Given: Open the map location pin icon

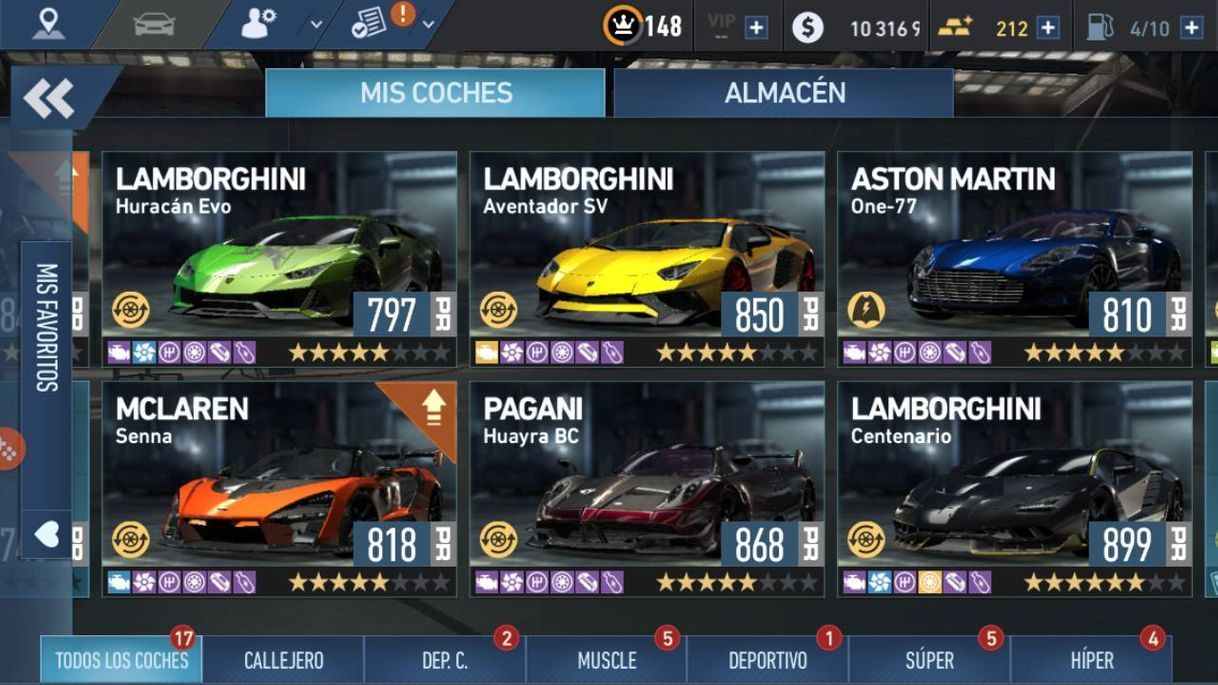Looking at the screenshot, I should click(47, 24).
